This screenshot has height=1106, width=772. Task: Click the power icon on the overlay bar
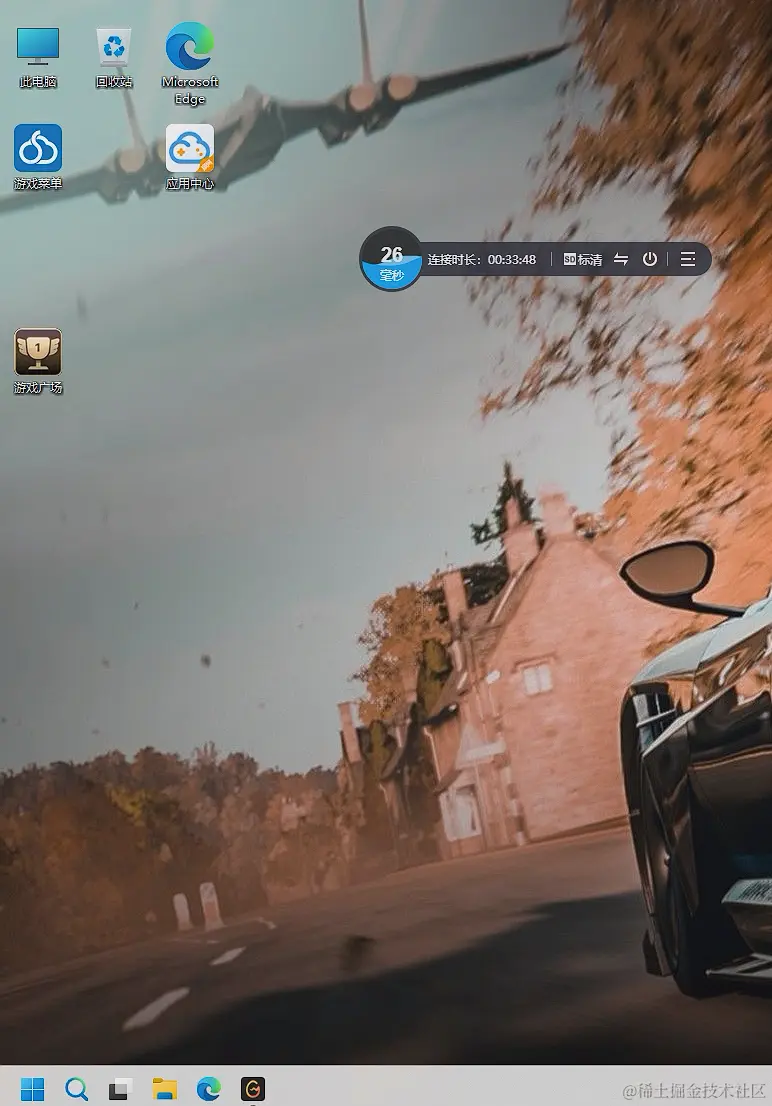click(x=650, y=260)
